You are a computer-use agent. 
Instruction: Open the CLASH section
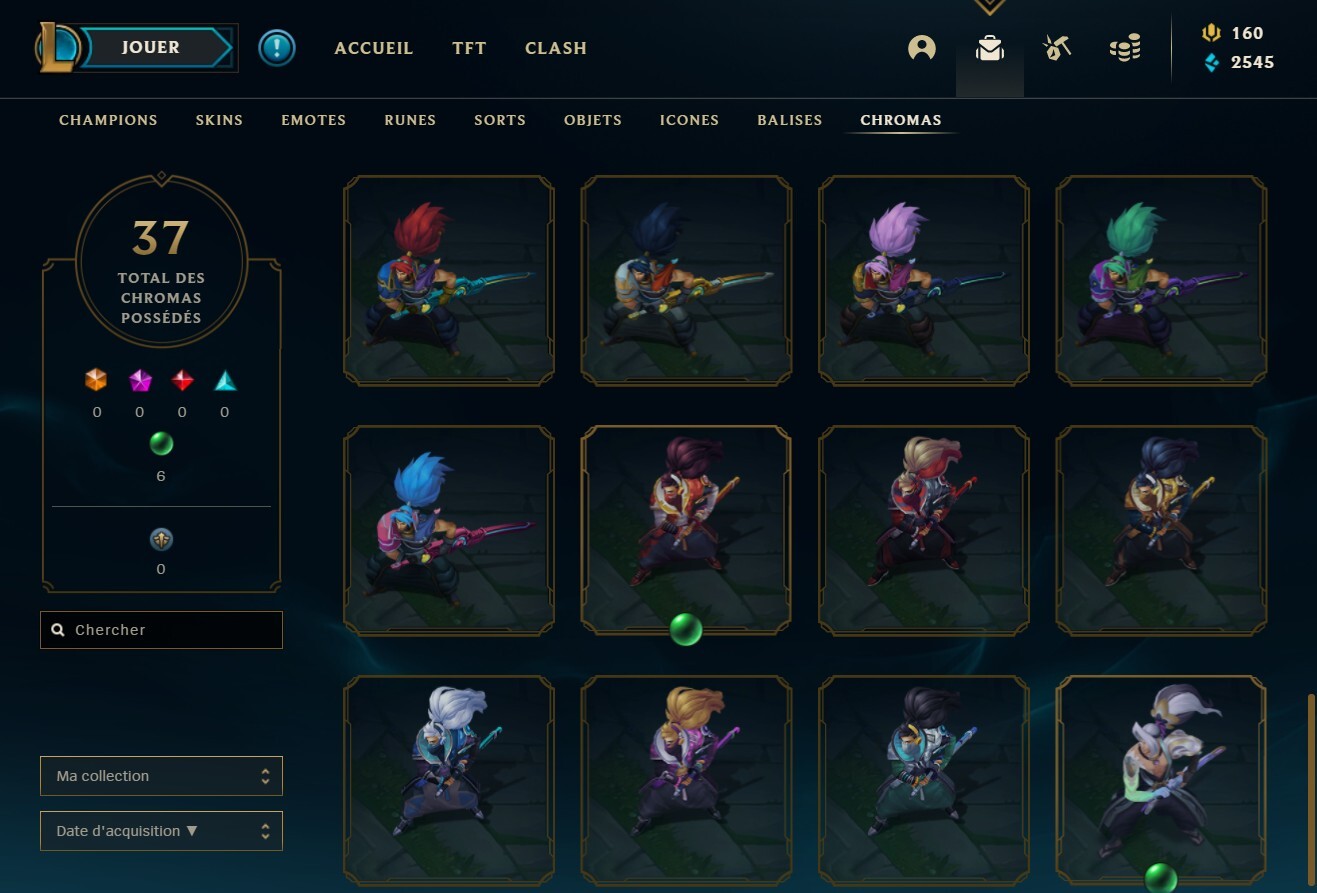click(x=555, y=47)
